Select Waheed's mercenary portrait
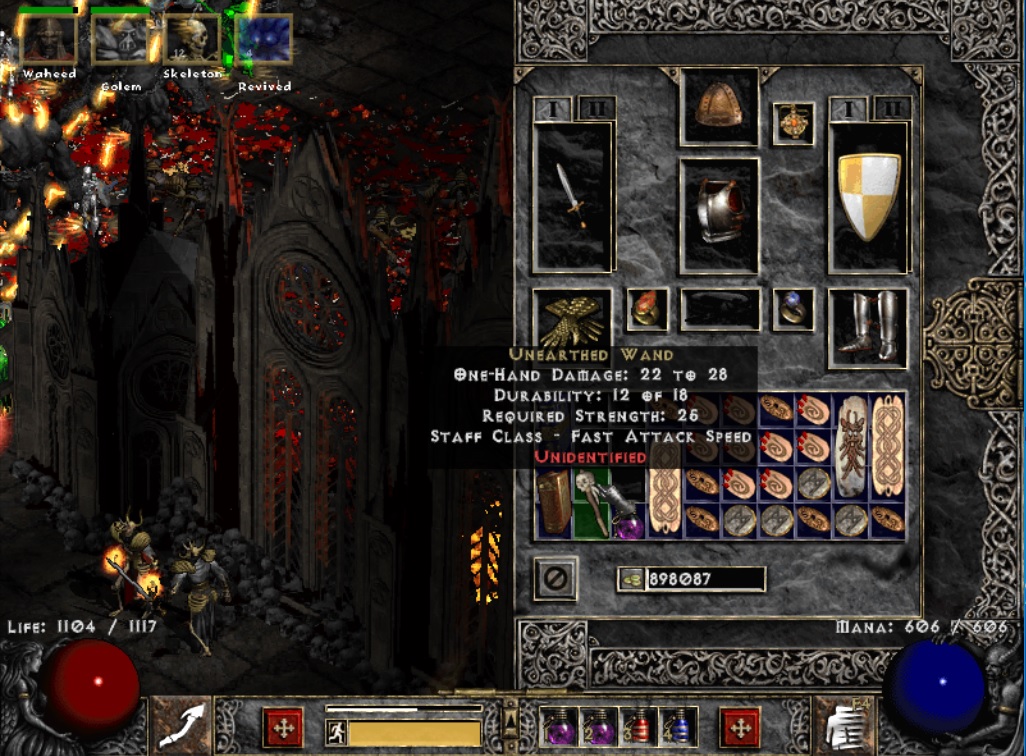 [50, 40]
